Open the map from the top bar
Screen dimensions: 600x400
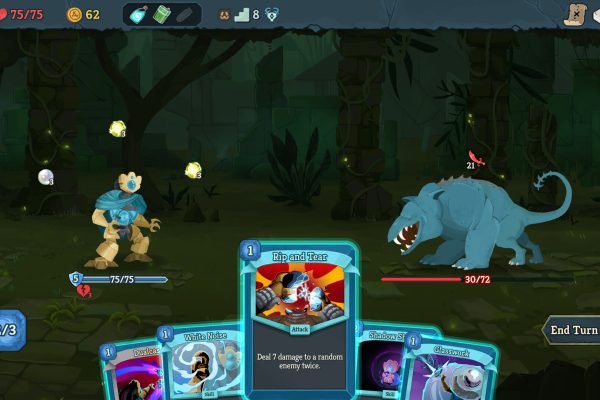pyautogui.click(x=574, y=14)
